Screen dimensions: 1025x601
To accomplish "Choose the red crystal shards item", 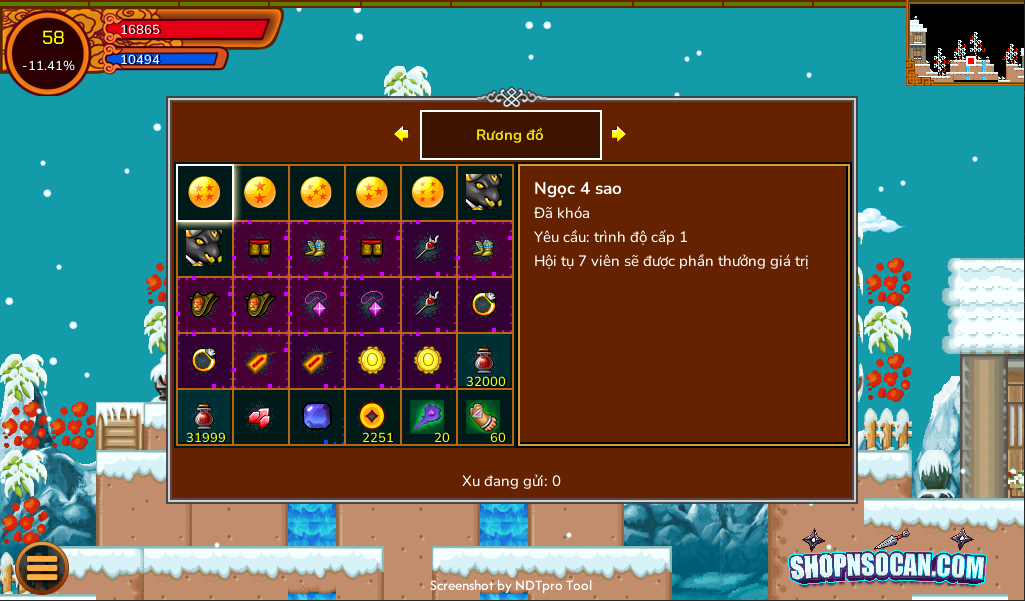I will tap(260, 417).
